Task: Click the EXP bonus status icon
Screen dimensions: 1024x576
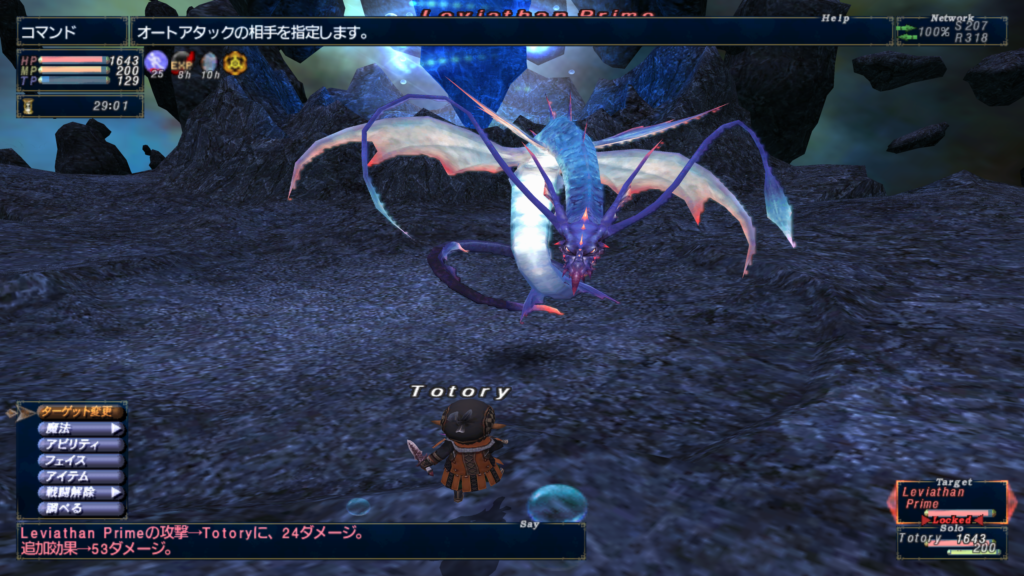Action: (x=182, y=62)
